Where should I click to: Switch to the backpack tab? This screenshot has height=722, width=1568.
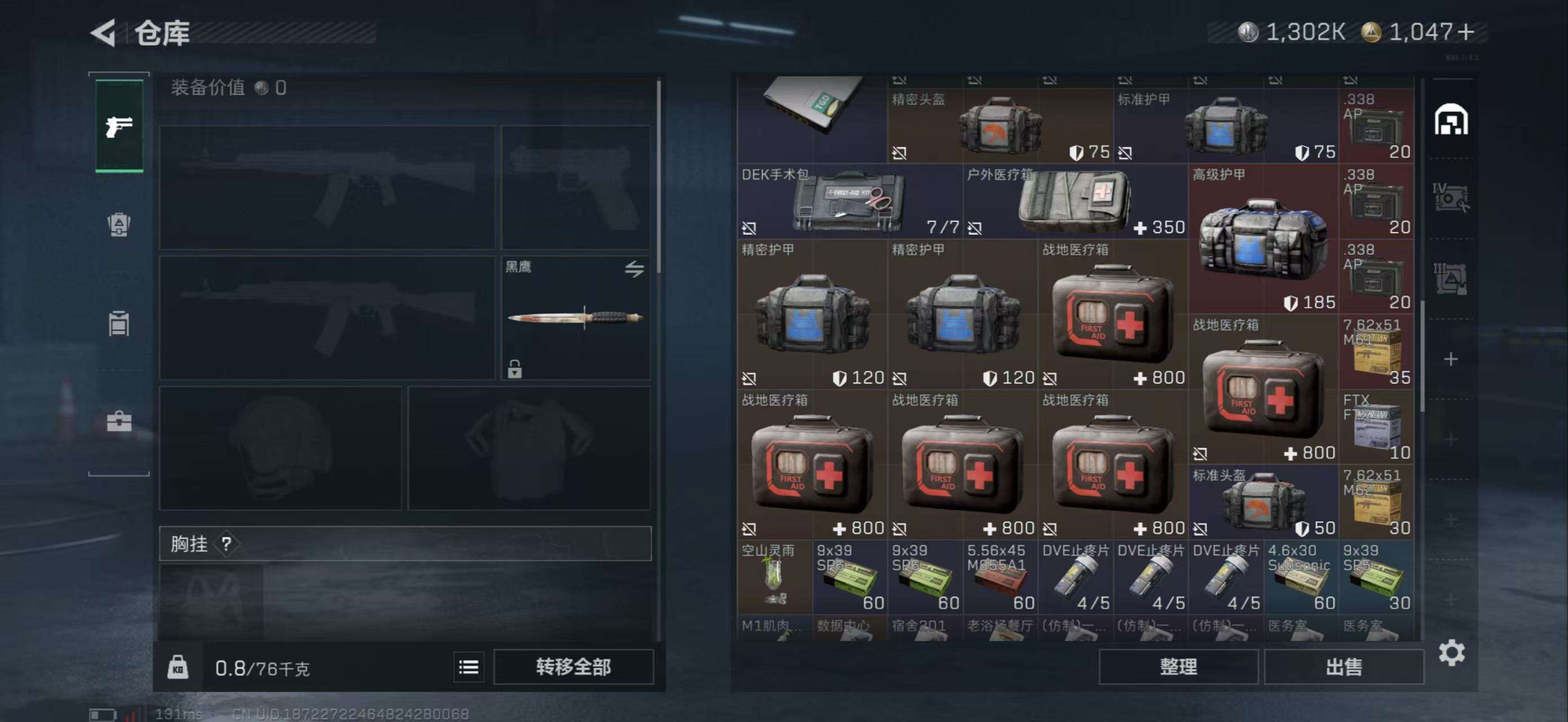click(120, 224)
